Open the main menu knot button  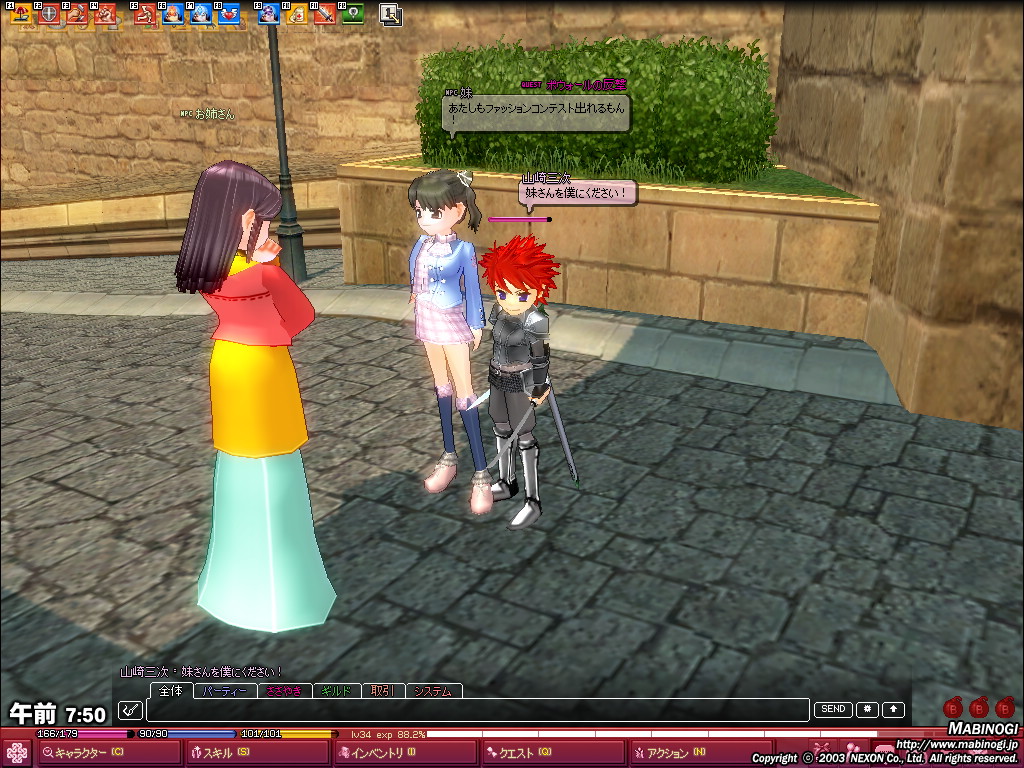coord(17,753)
